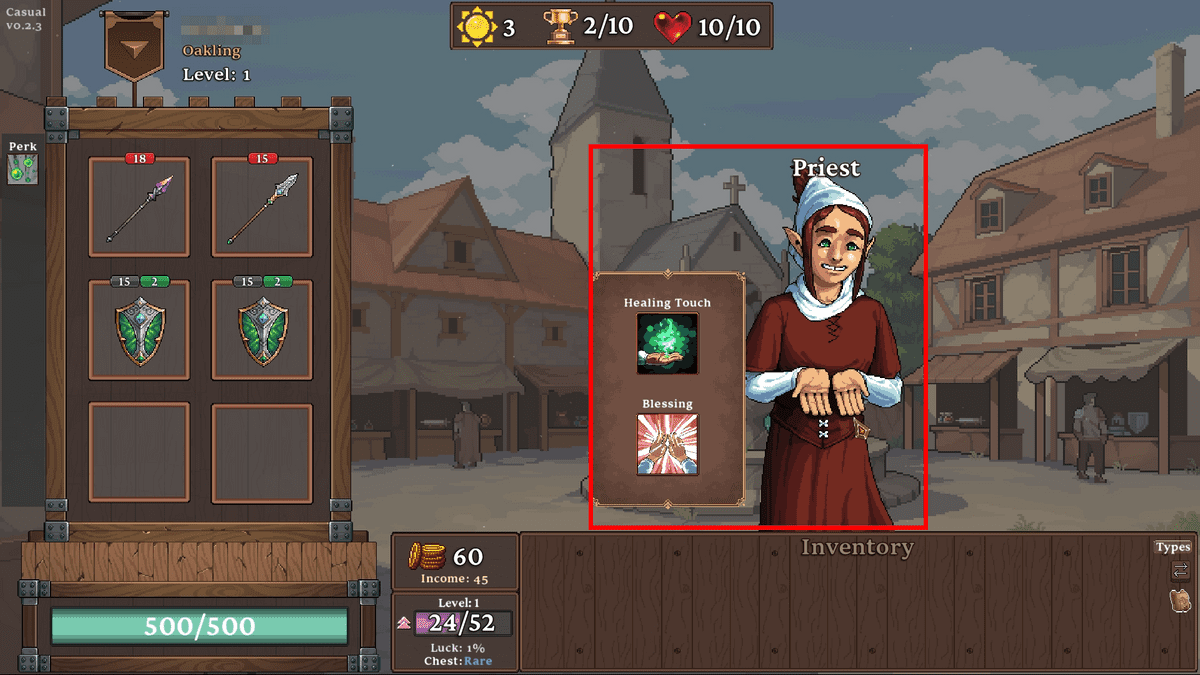1200x675 pixels.
Task: Pick the silver-bladed spear with 15 damage
Action: coord(262,210)
